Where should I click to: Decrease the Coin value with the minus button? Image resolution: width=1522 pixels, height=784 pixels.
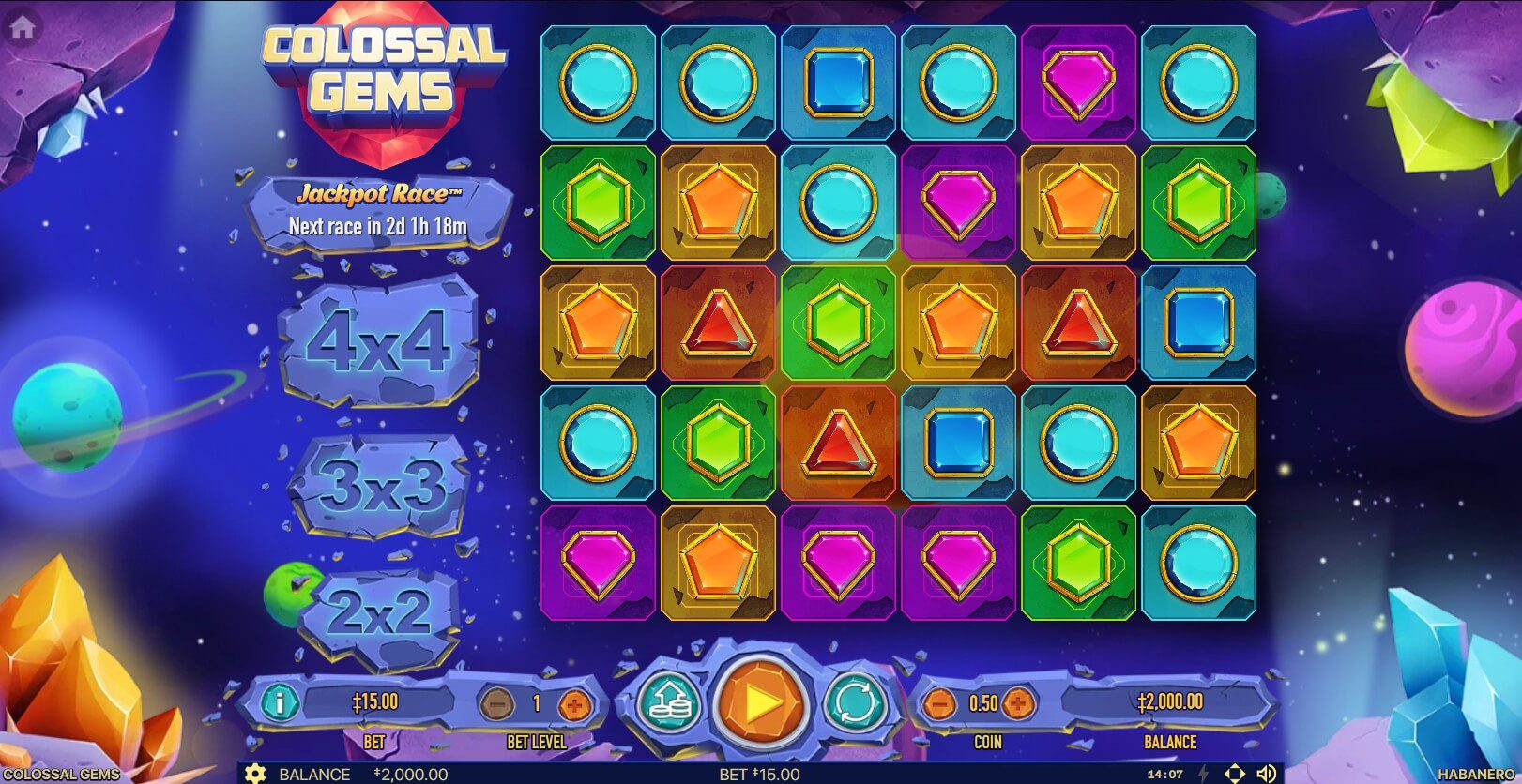click(x=940, y=701)
